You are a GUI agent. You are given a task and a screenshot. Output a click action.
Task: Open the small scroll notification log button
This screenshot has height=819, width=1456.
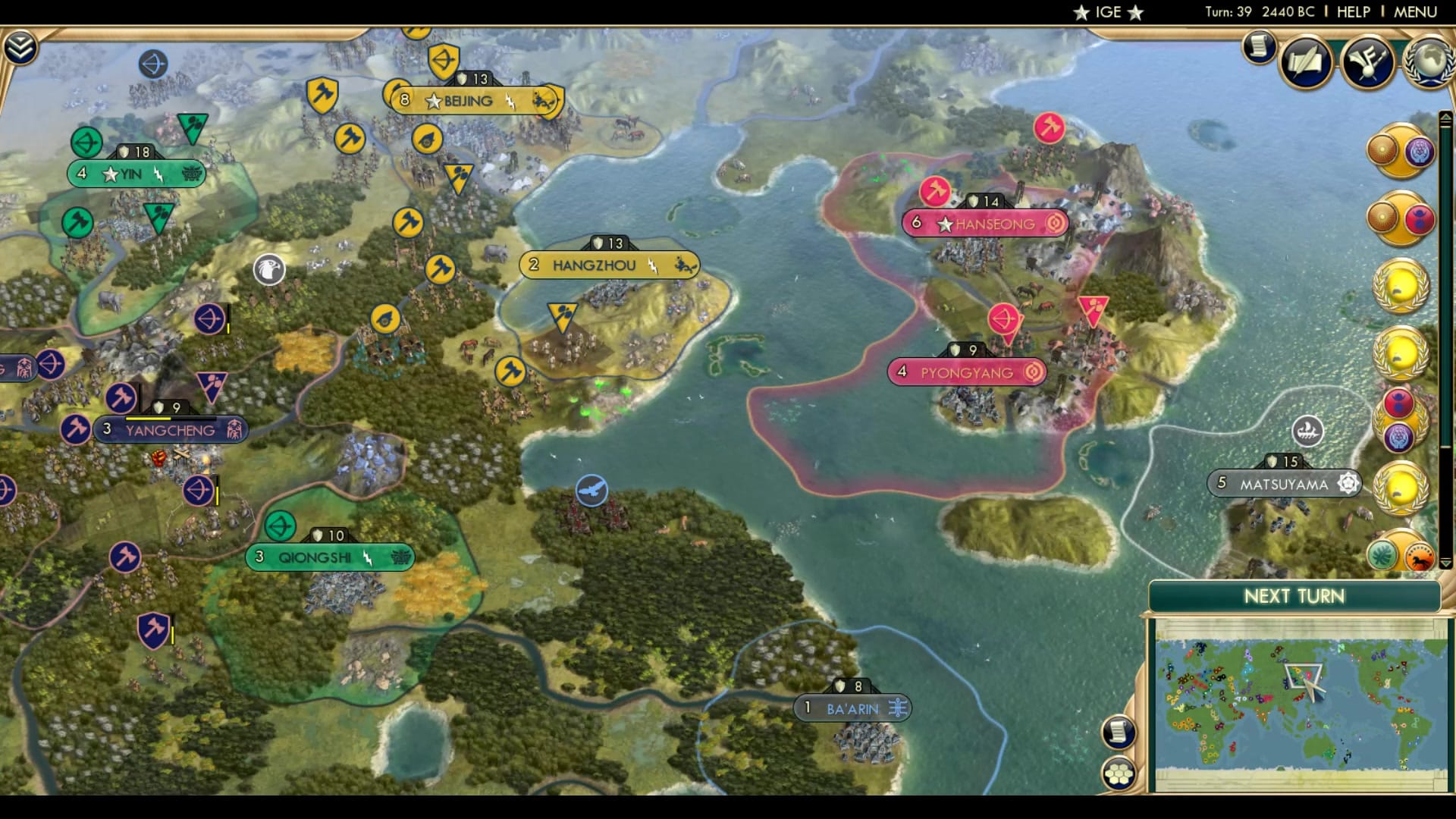pyautogui.click(x=1259, y=47)
